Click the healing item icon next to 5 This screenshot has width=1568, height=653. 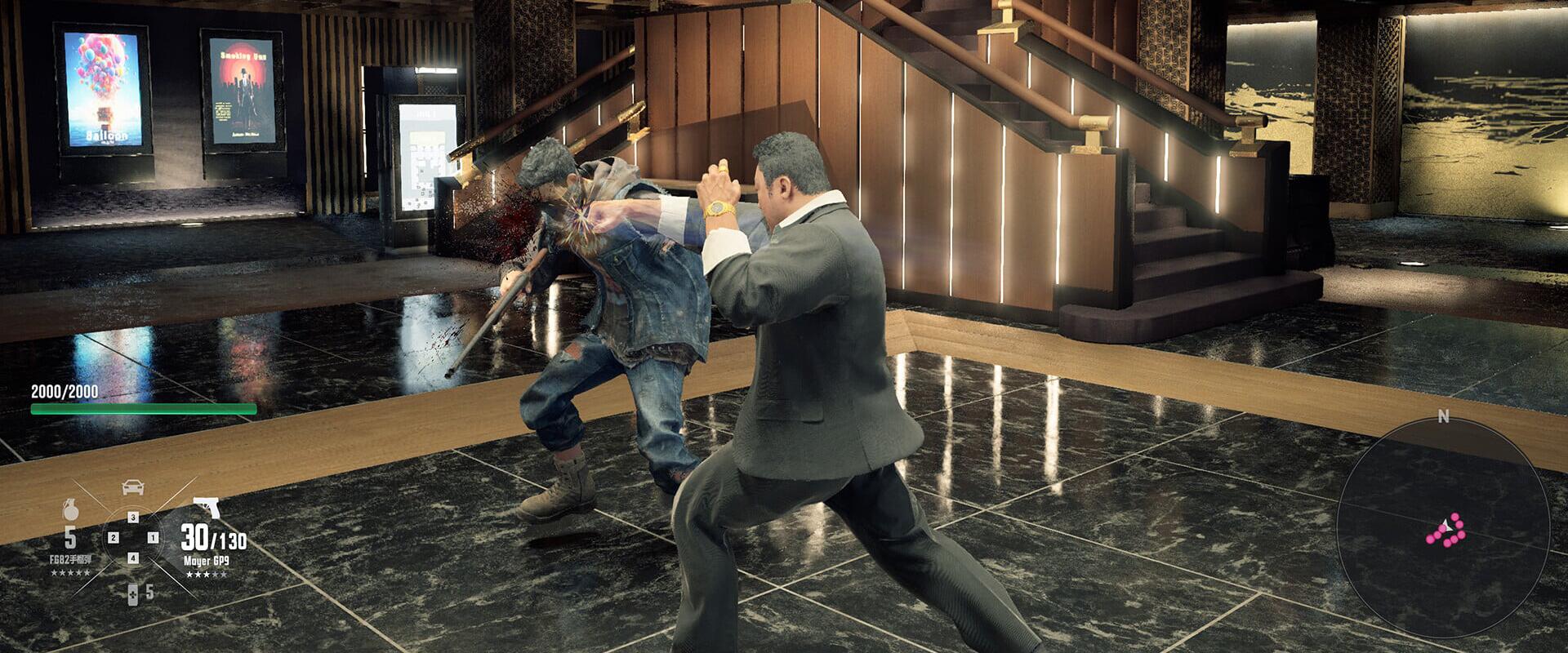pos(132,594)
